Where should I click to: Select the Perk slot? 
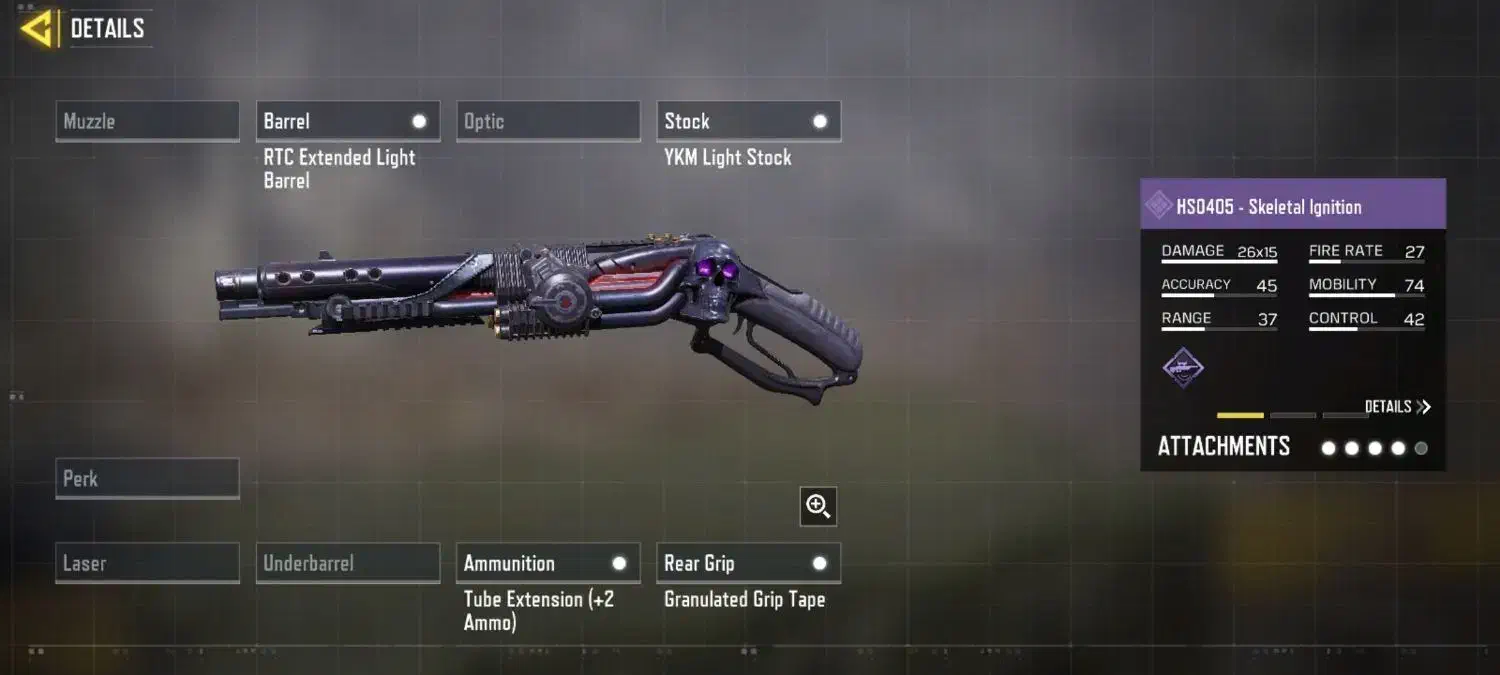click(147, 478)
